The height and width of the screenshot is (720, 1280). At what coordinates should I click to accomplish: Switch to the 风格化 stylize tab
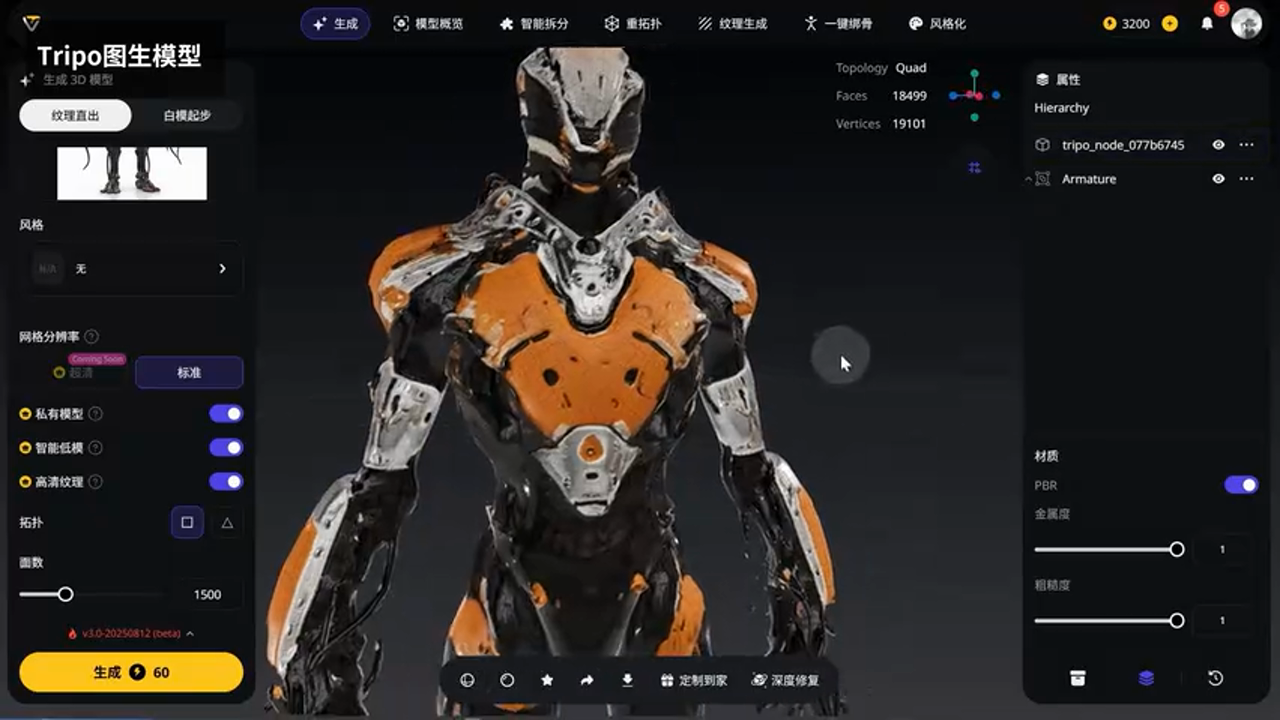coord(937,23)
